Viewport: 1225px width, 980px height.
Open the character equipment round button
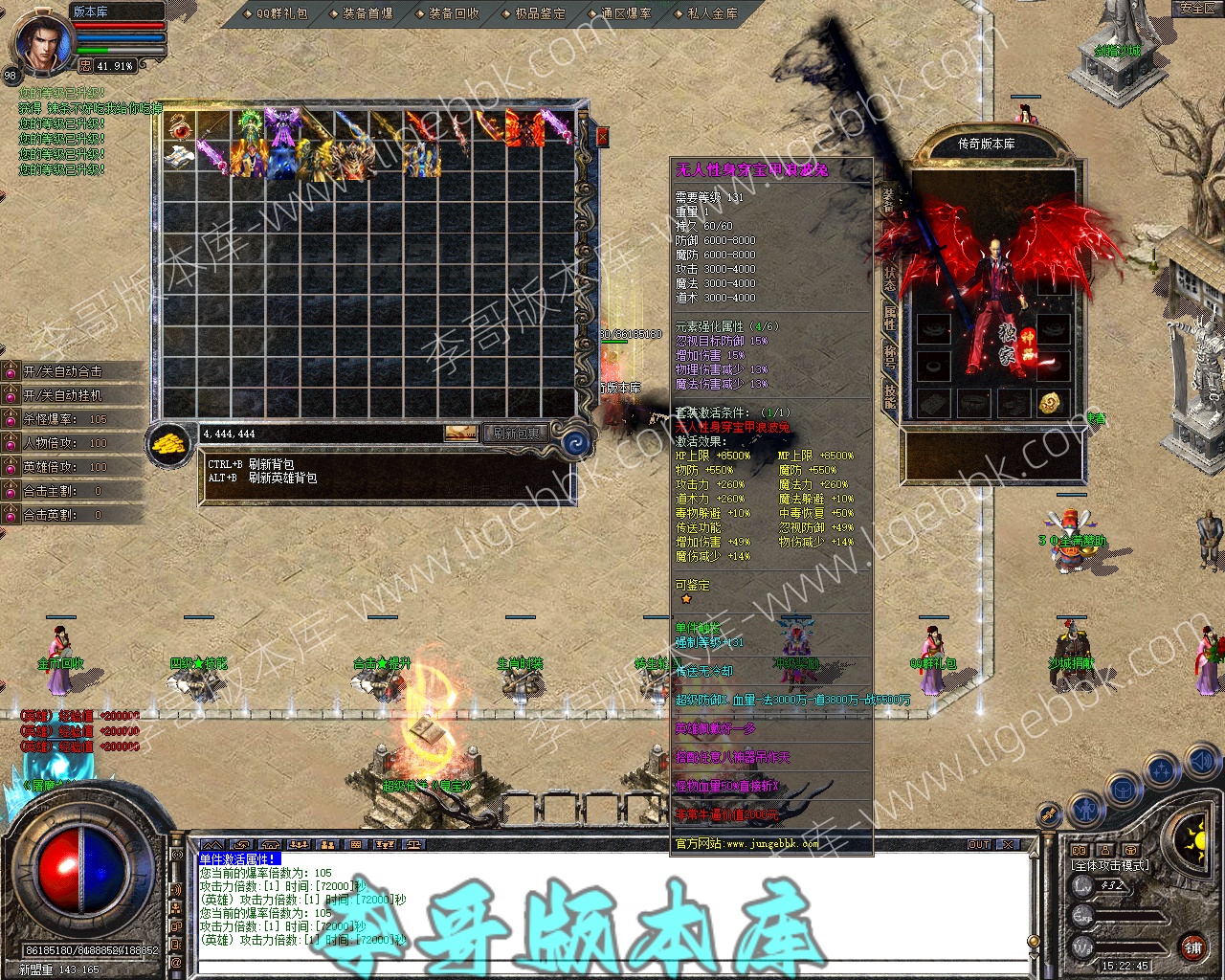(x=1084, y=810)
